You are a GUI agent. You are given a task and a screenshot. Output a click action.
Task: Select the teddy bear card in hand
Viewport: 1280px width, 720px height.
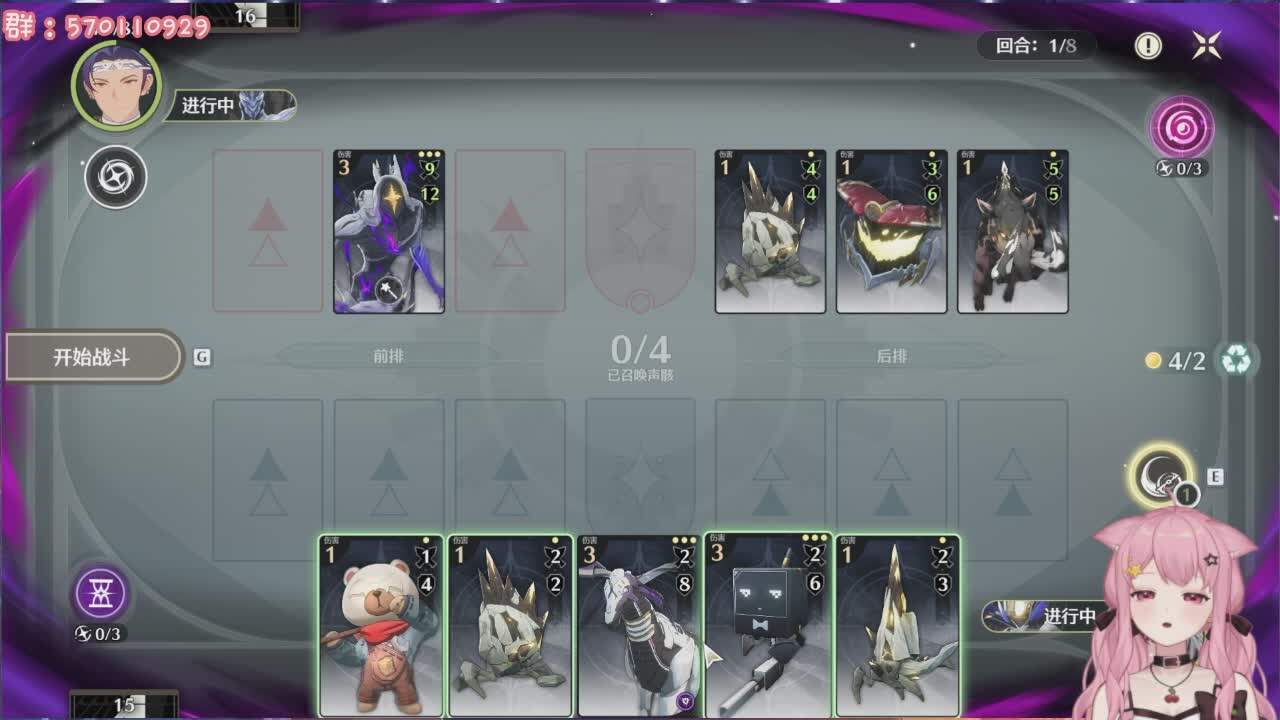(x=380, y=626)
